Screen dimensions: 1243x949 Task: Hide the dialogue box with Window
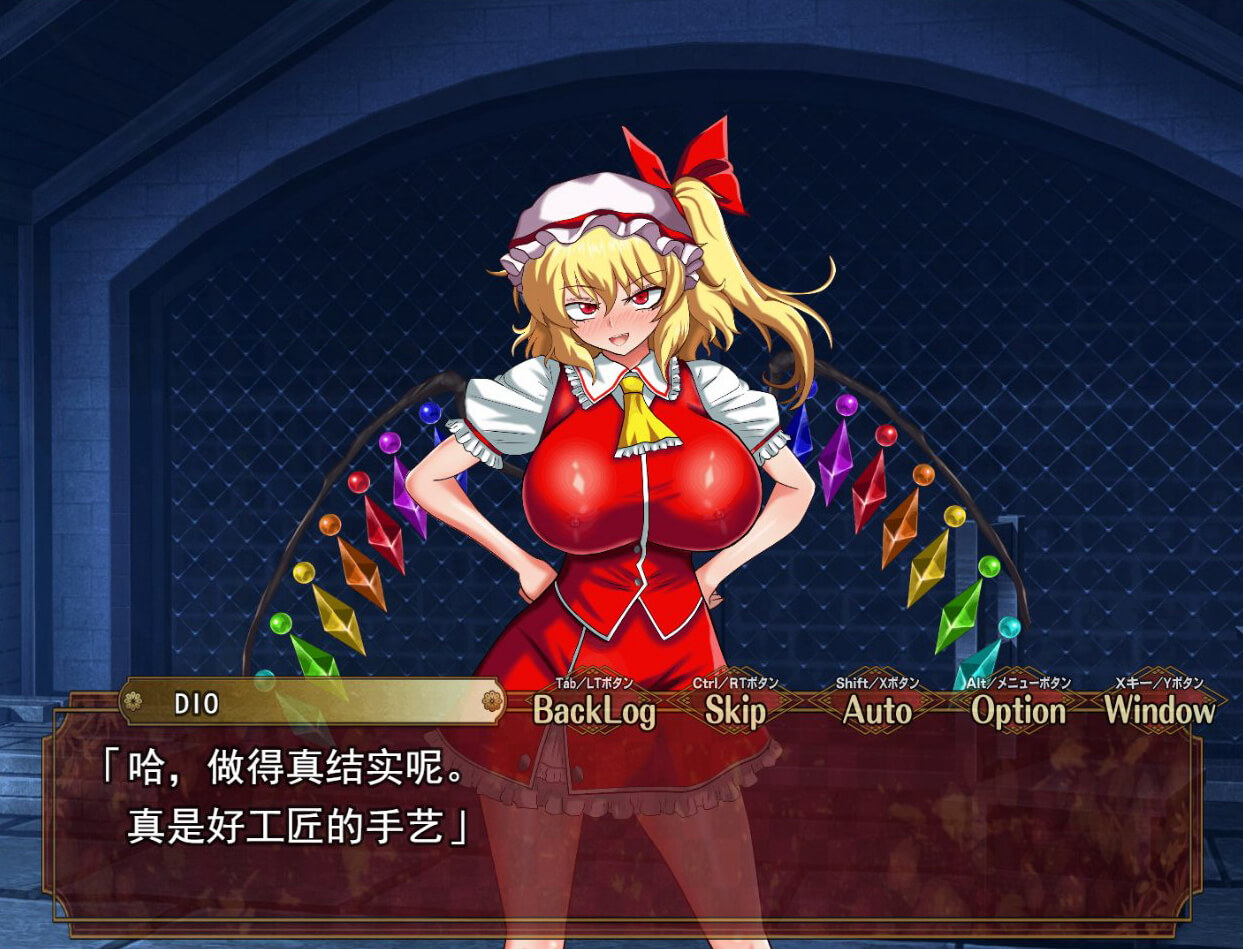pos(1159,710)
